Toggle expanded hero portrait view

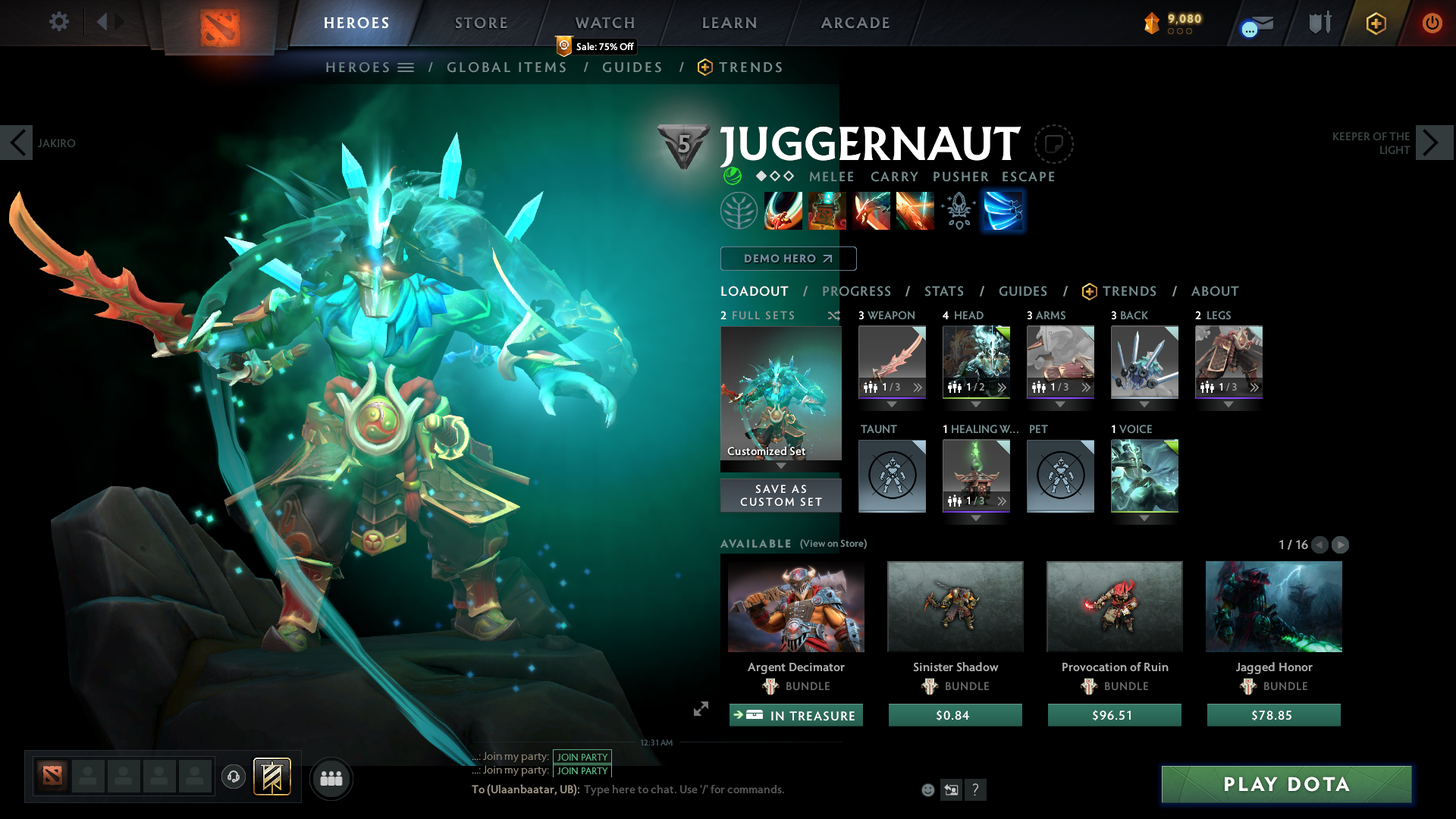click(700, 710)
